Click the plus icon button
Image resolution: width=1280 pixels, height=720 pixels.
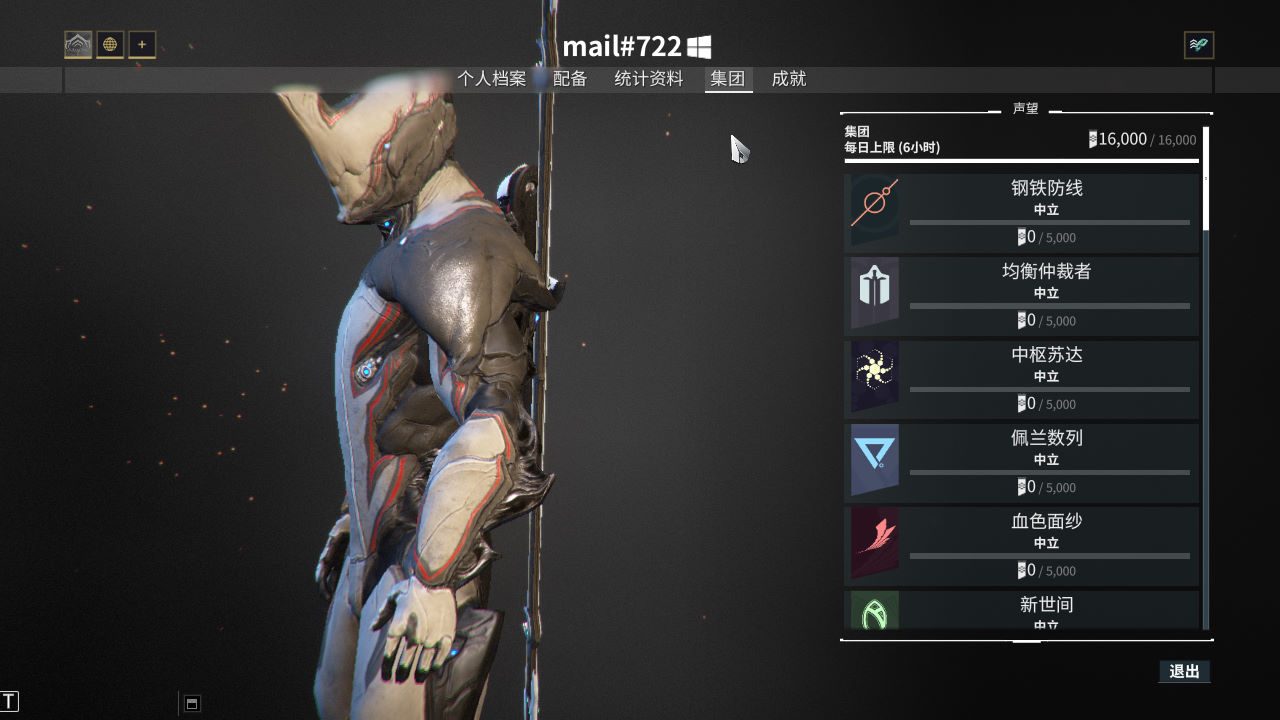click(x=142, y=45)
